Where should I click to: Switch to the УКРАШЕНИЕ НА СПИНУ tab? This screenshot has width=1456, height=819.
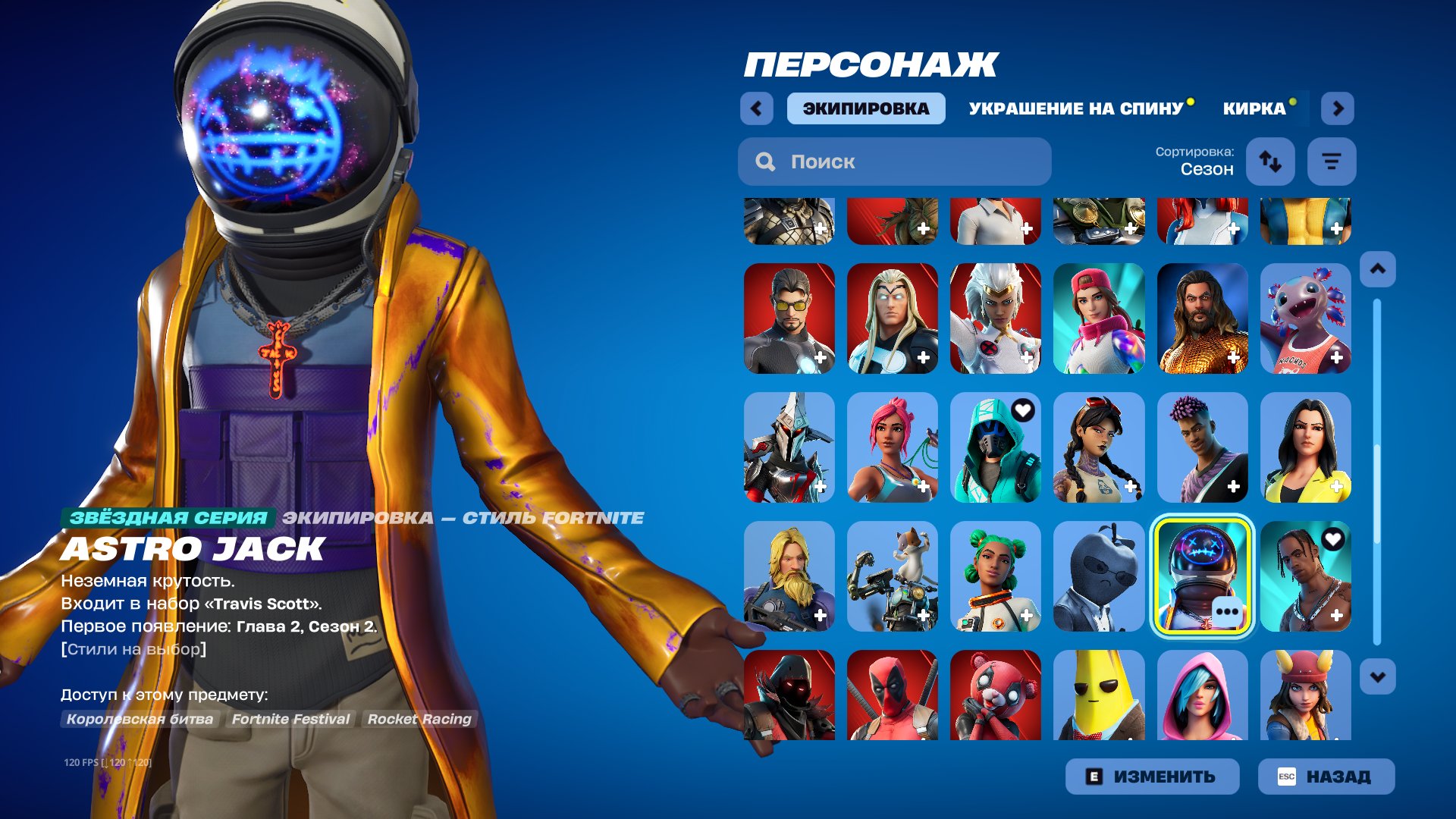tap(1075, 108)
